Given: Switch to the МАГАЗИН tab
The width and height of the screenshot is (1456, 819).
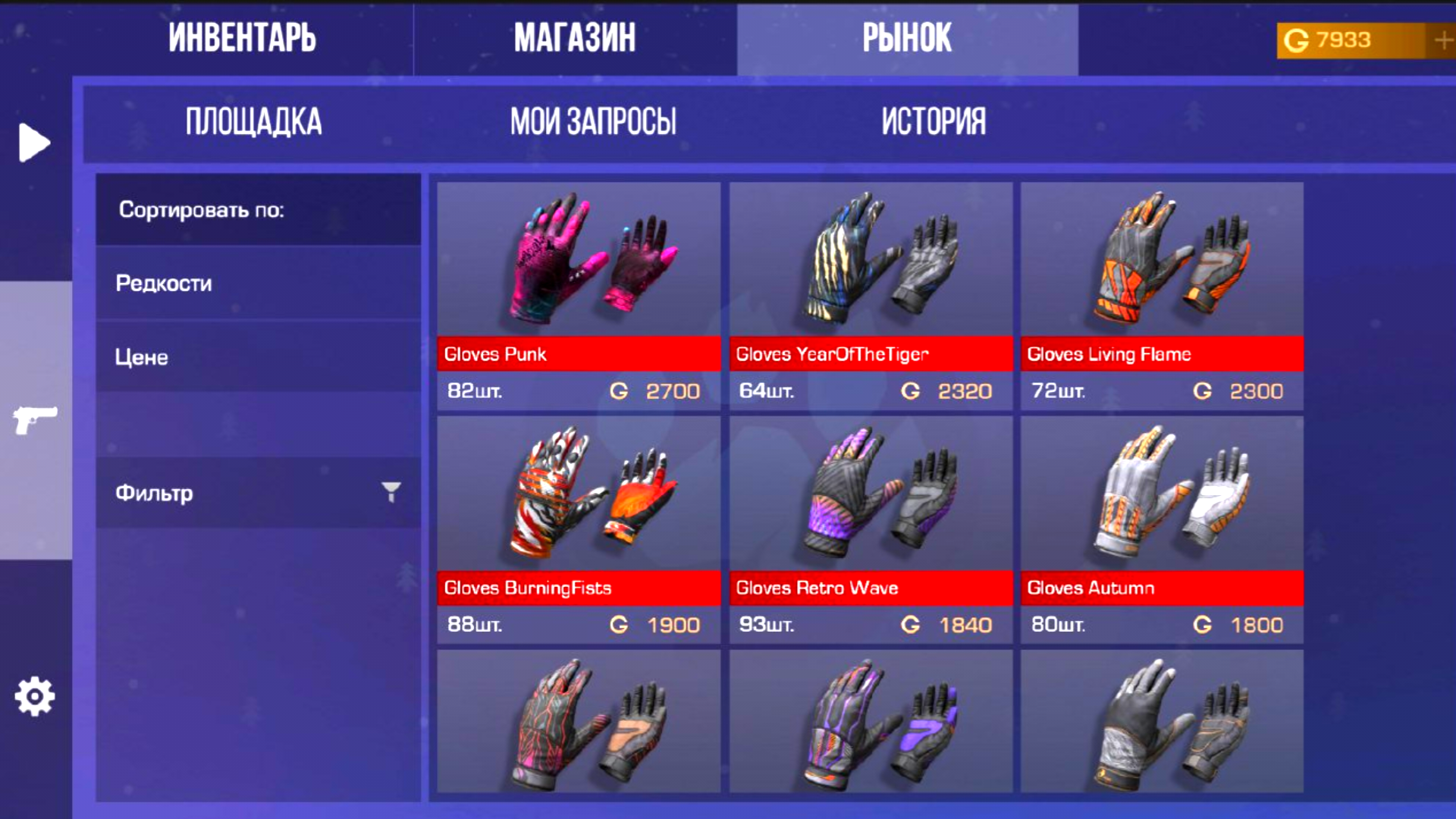Looking at the screenshot, I should point(575,38).
